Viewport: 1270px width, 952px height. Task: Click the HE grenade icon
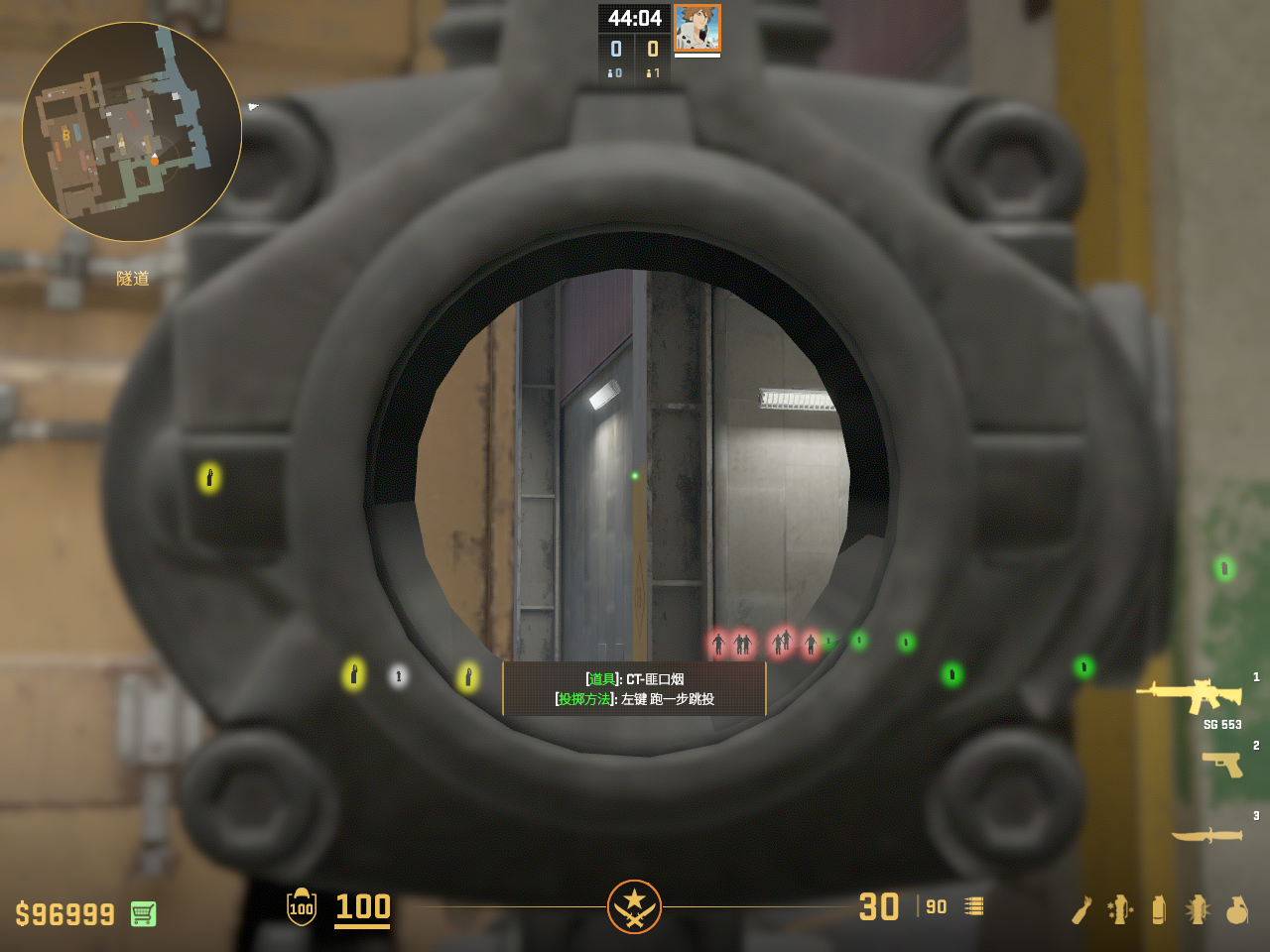pyautogui.click(x=1236, y=909)
